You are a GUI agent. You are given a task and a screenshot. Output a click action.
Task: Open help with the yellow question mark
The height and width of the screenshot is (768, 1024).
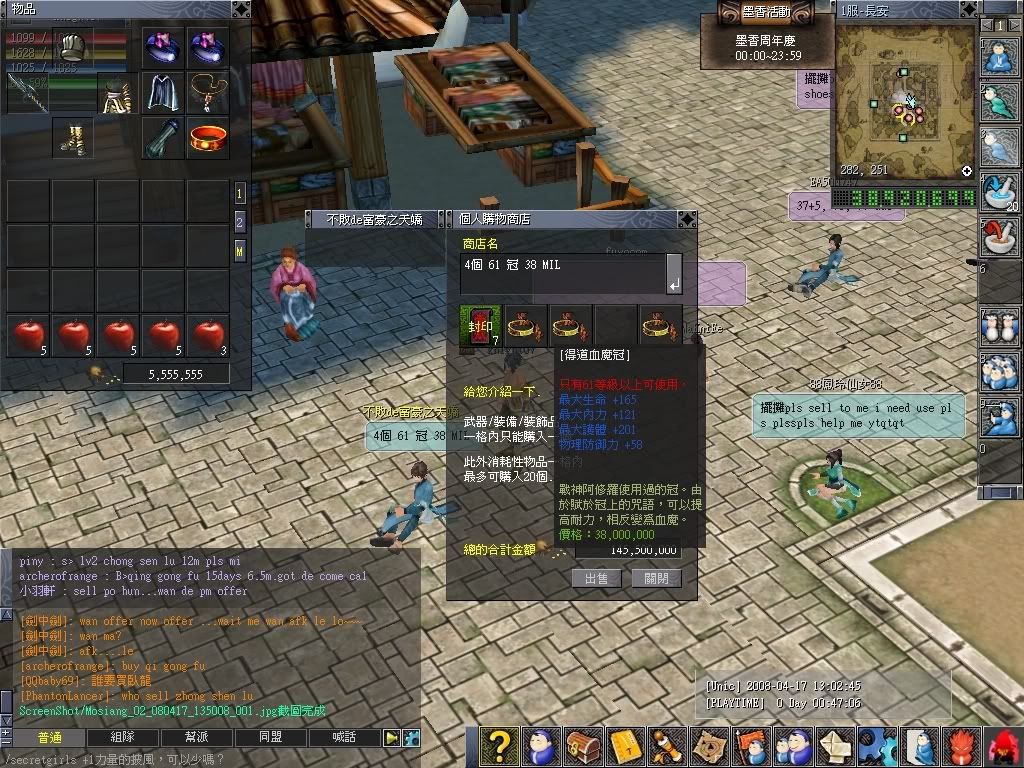pyautogui.click(x=499, y=747)
